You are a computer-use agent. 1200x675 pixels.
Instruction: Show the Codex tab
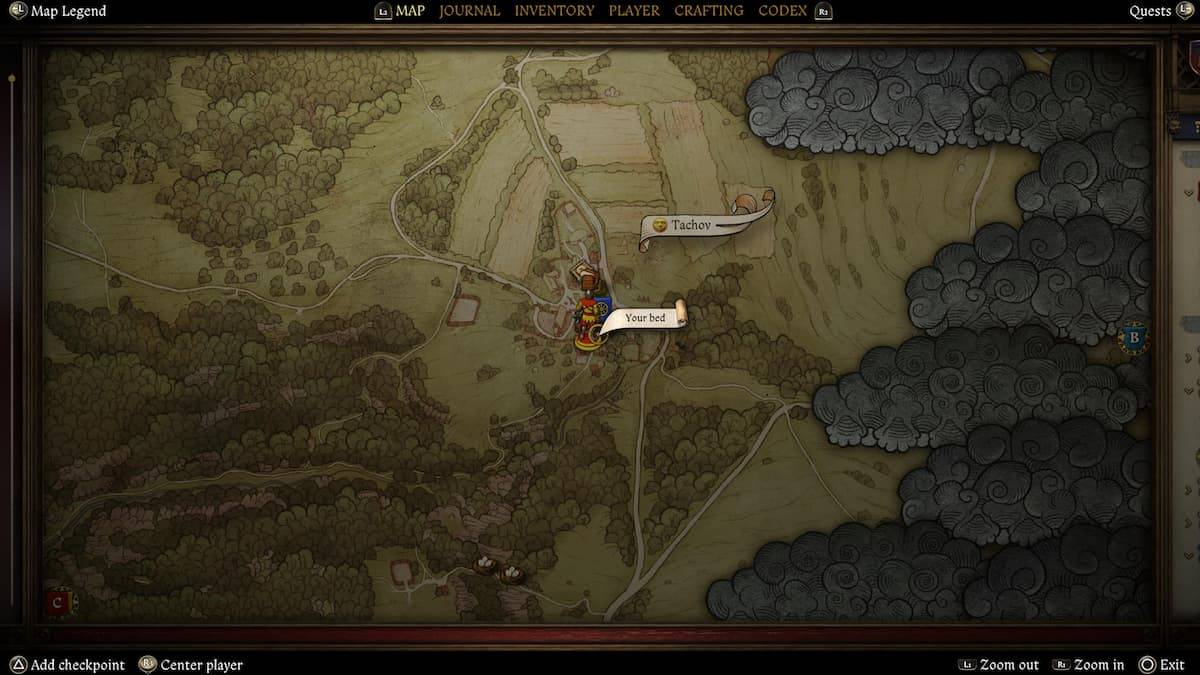point(783,11)
